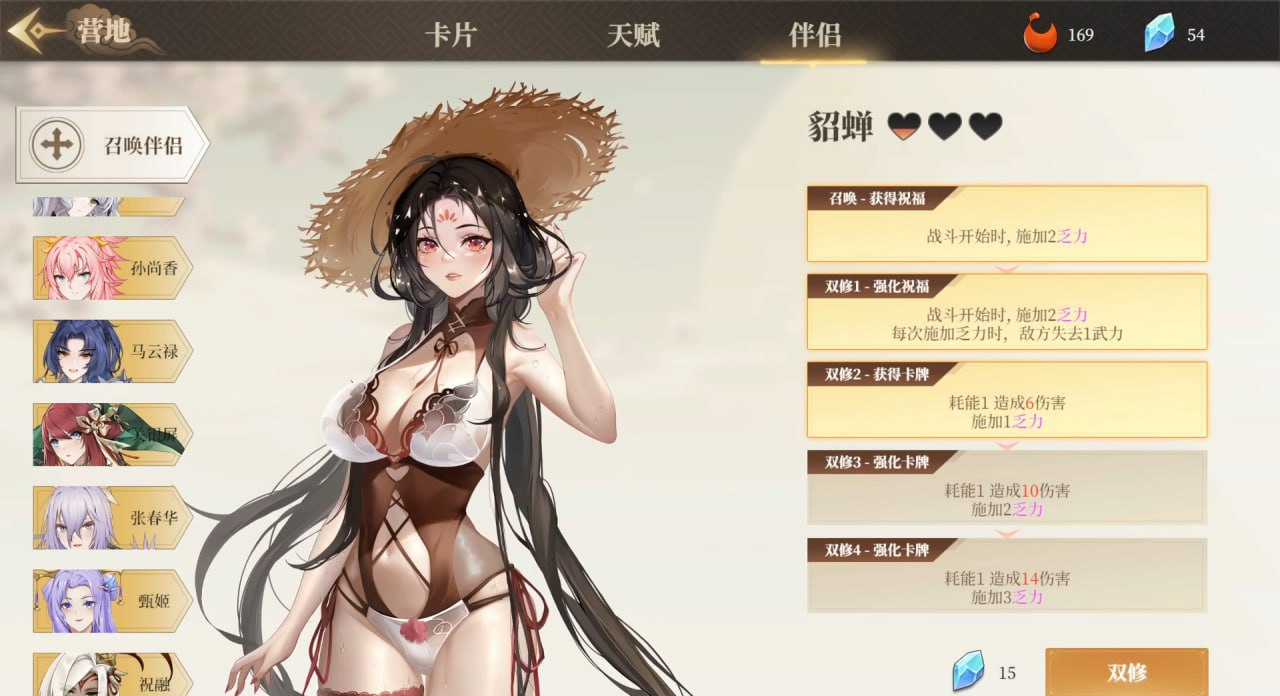The image size is (1280, 696).
Task: Click the 双修4 - 强化卡牌 panel
Action: [x=1006, y=576]
